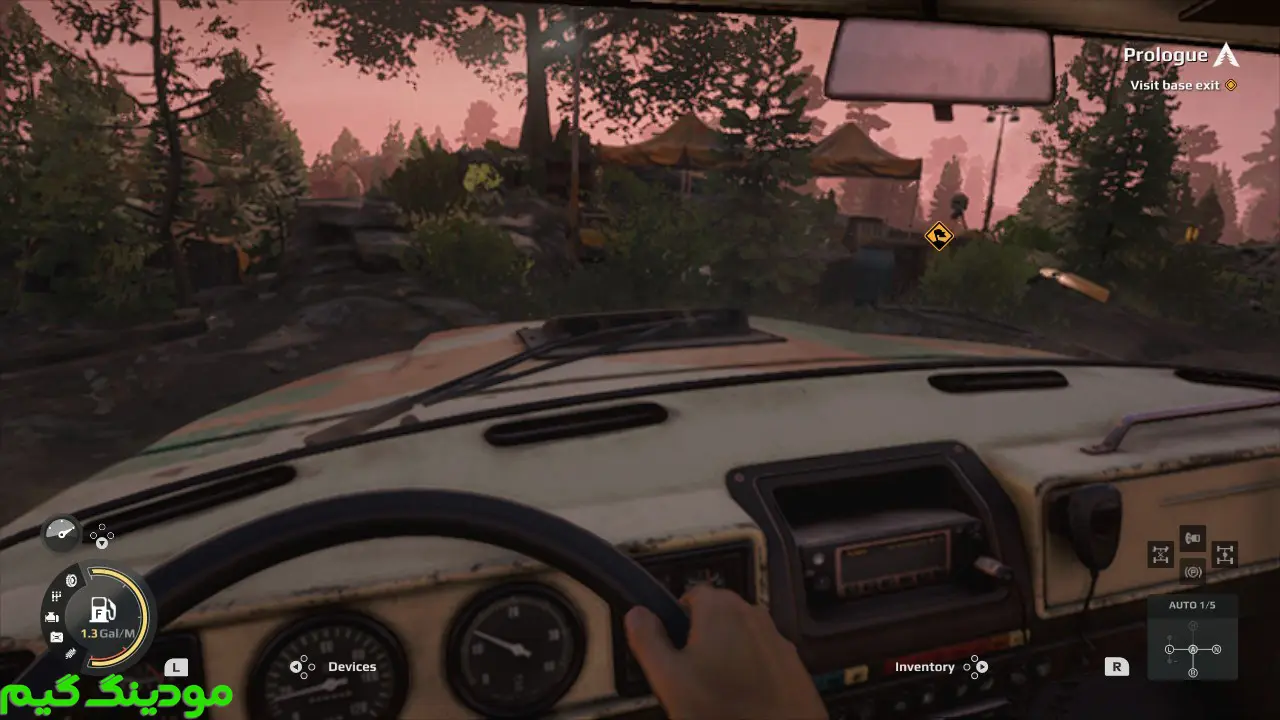Viewport: 1280px width, 720px height.
Task: Click the tire pressure gauge icon
Action: [61, 532]
